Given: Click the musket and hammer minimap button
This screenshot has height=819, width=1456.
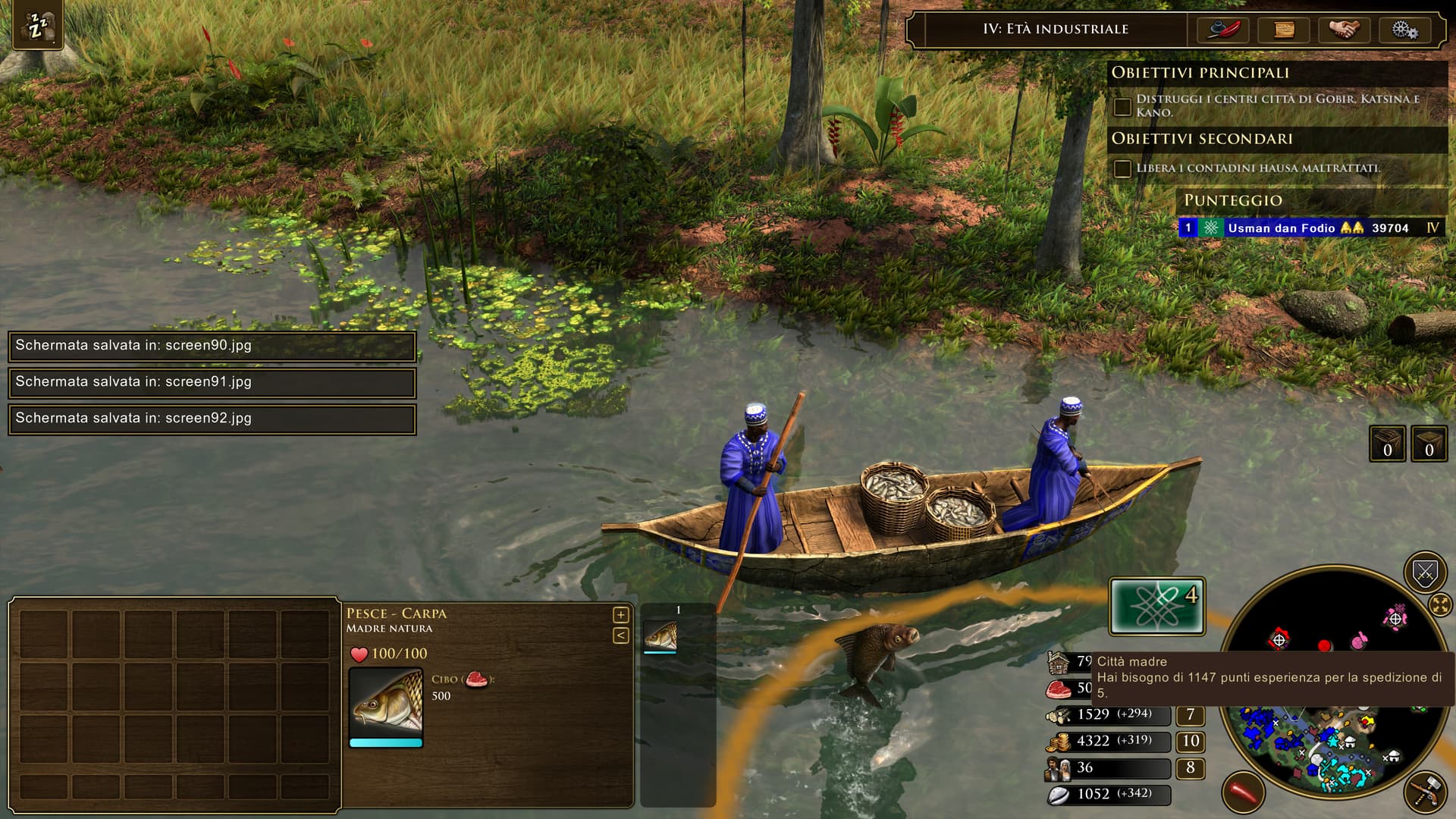Looking at the screenshot, I should click(1426, 792).
